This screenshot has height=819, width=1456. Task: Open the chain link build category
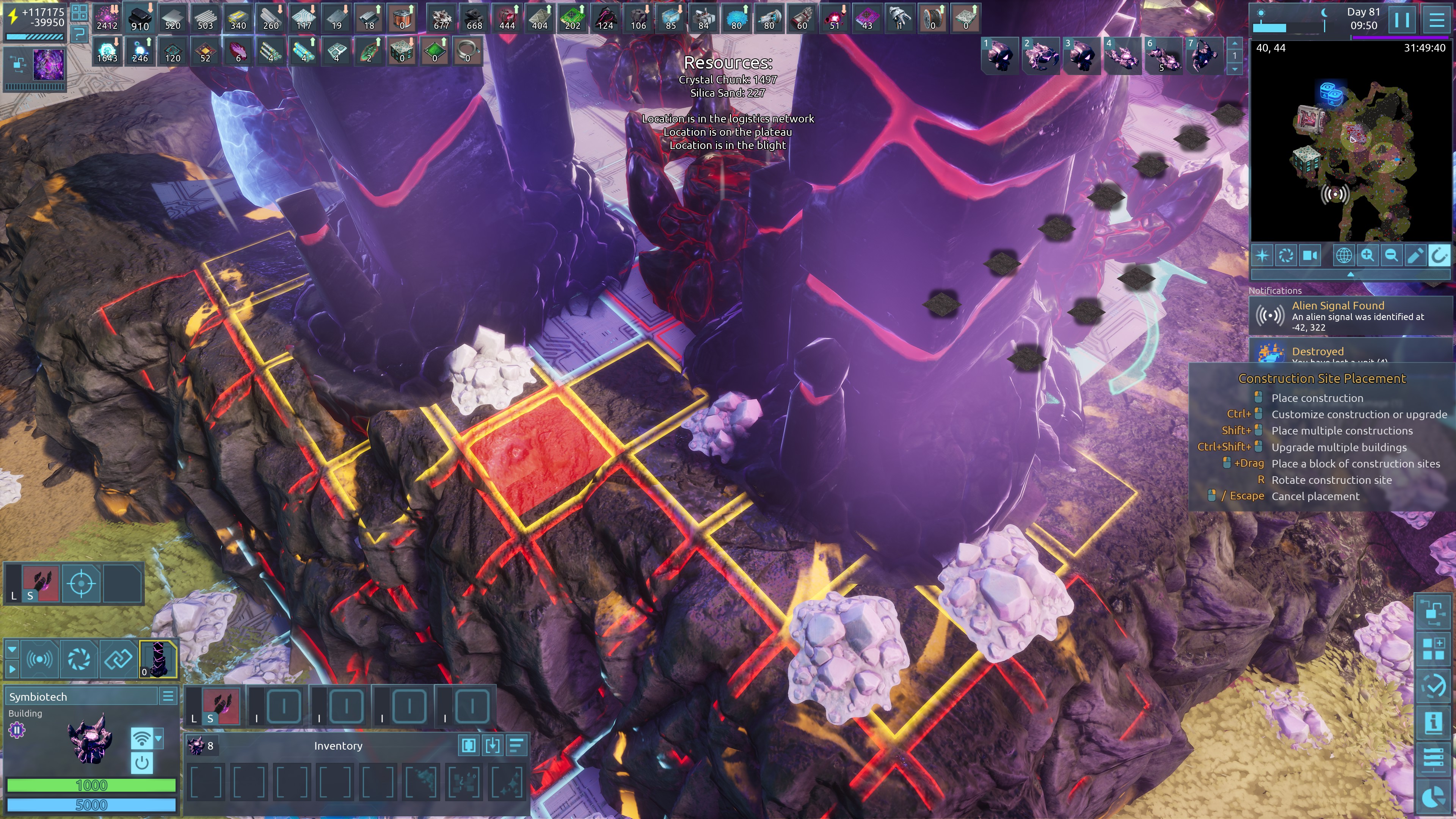[118, 659]
